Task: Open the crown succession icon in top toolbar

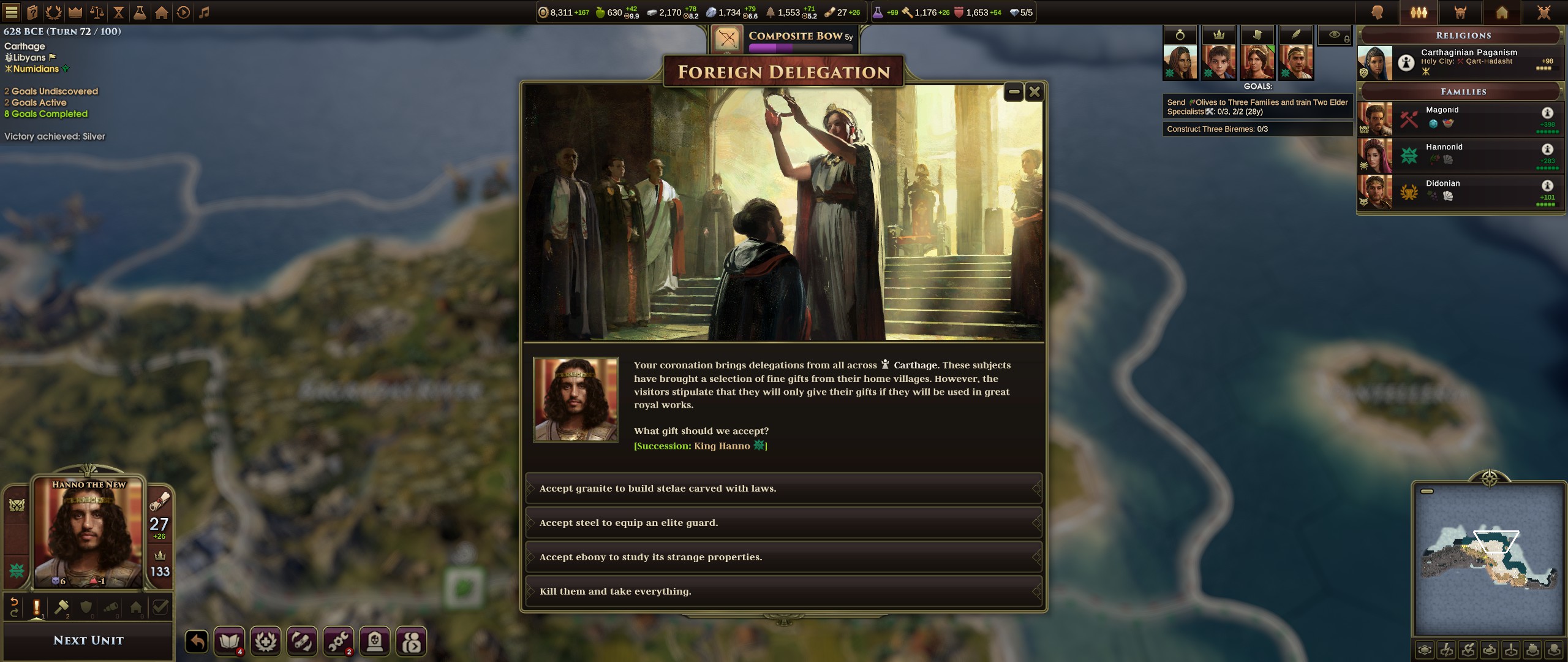Action: pos(76,11)
